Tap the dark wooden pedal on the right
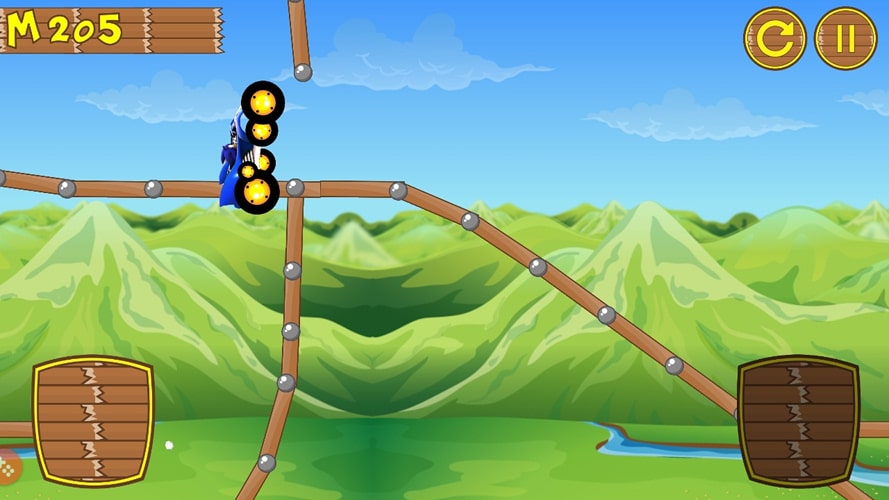 tap(798, 420)
